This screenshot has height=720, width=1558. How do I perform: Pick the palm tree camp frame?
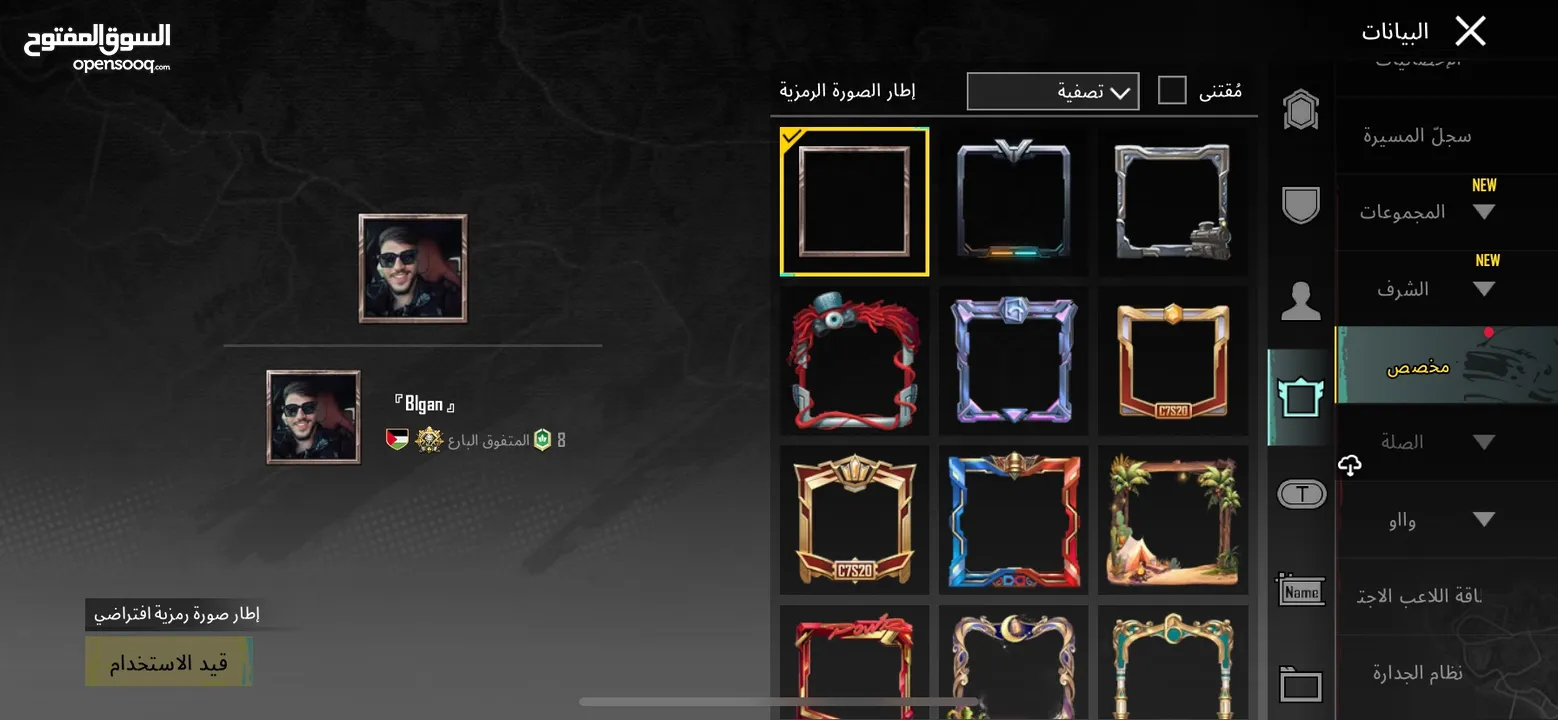coord(1173,518)
